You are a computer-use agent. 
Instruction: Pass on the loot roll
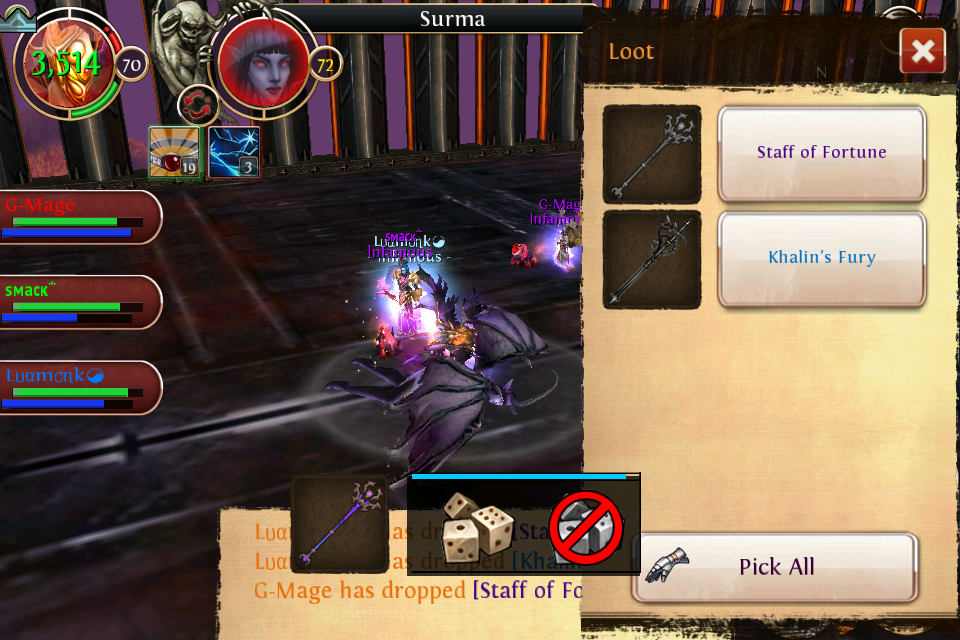[x=586, y=527]
